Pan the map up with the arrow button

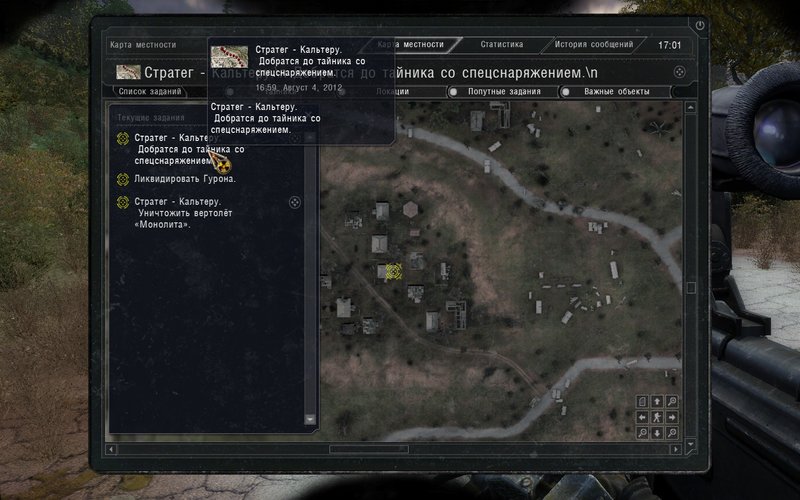tap(657, 401)
